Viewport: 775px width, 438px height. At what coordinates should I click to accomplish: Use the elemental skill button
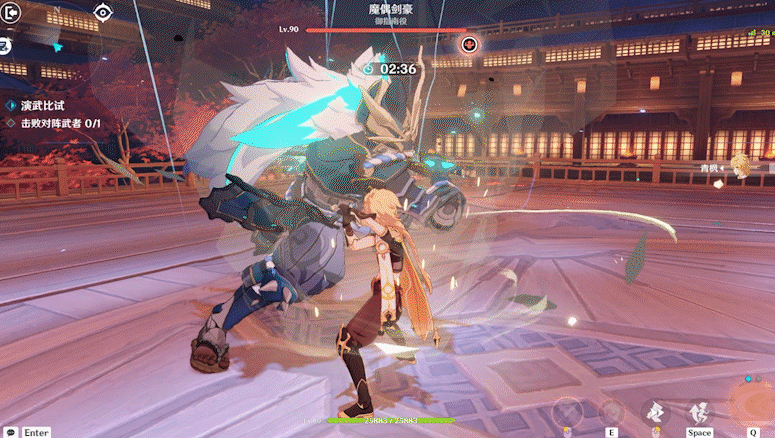point(611,412)
